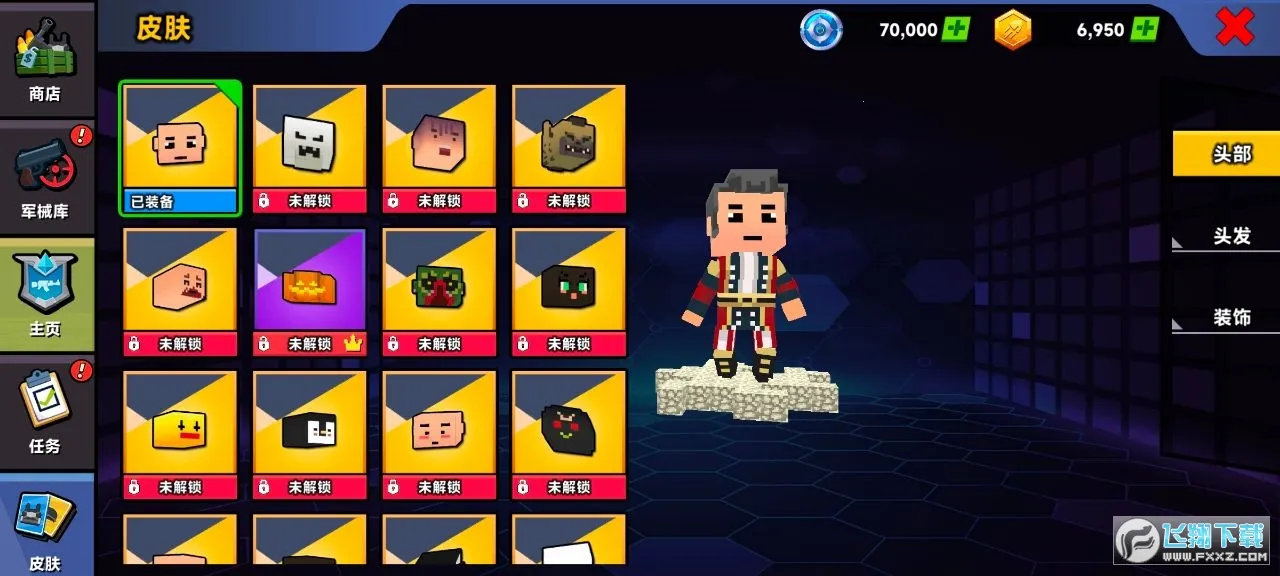Go to the 主页 home page
Image resolution: width=1280 pixels, height=576 pixels.
[45, 293]
